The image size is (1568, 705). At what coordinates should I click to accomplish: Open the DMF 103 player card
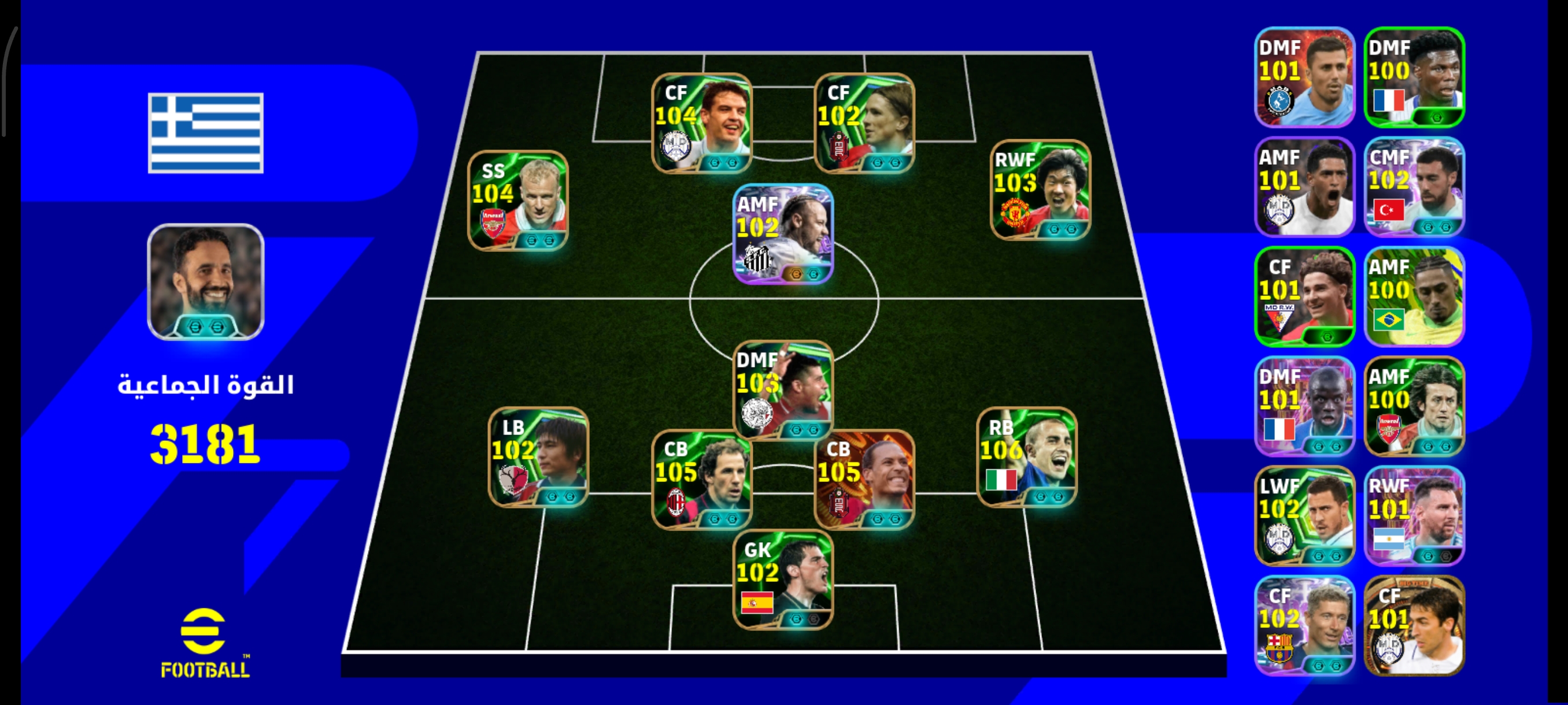pos(783,389)
